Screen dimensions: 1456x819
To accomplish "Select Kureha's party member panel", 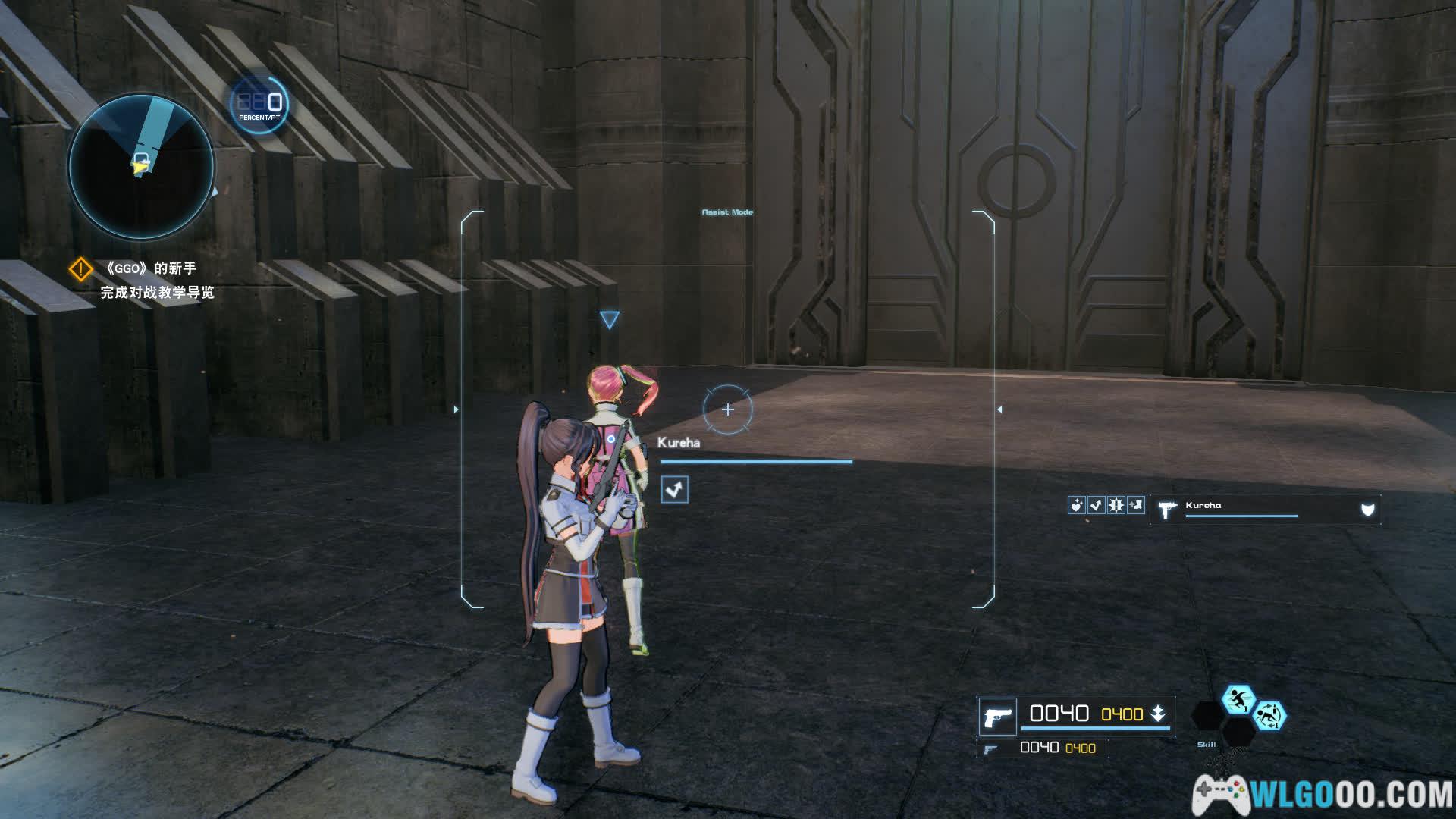I will pyautogui.click(x=1265, y=510).
